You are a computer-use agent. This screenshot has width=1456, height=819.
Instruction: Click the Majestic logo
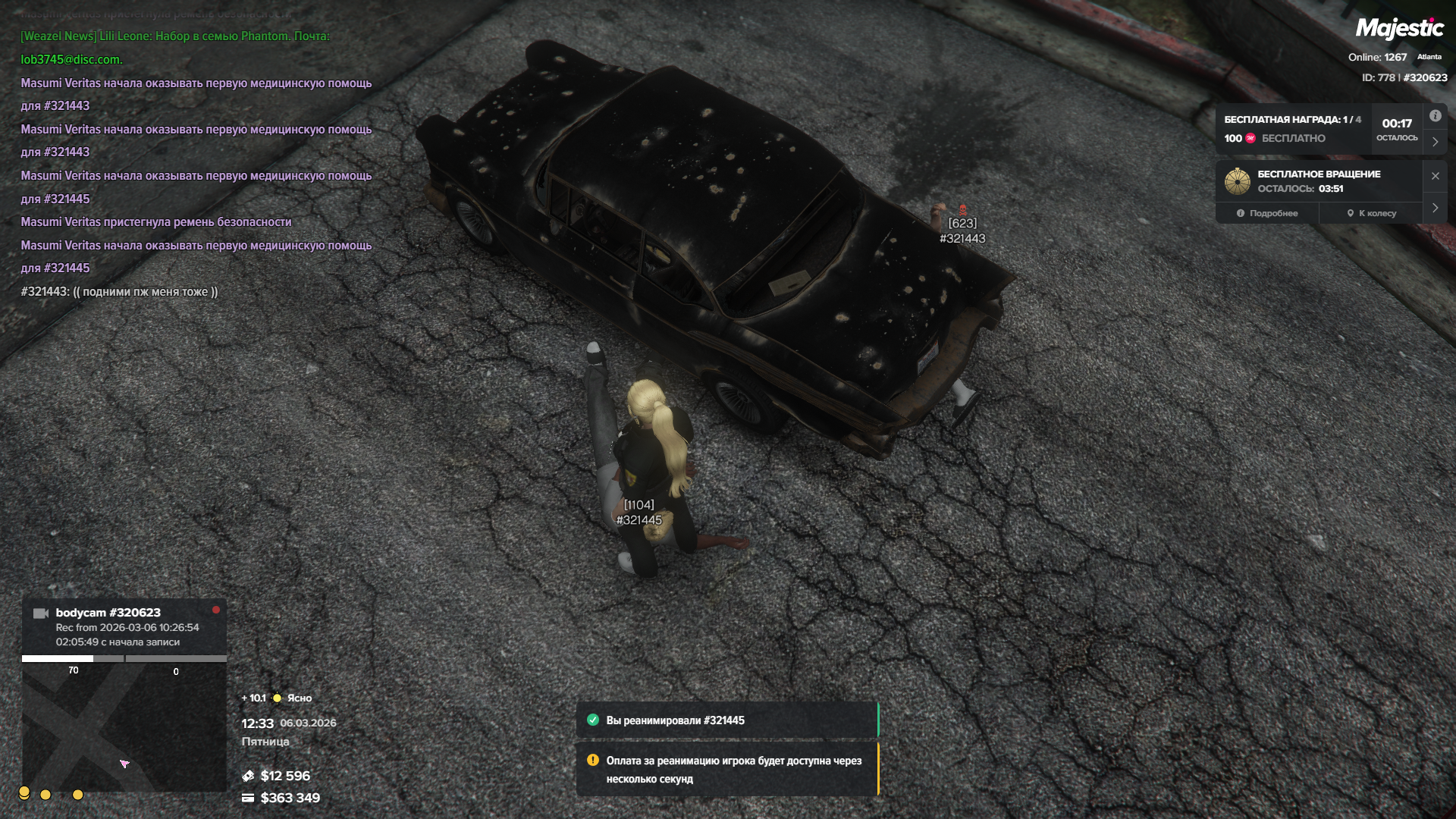click(x=1399, y=29)
